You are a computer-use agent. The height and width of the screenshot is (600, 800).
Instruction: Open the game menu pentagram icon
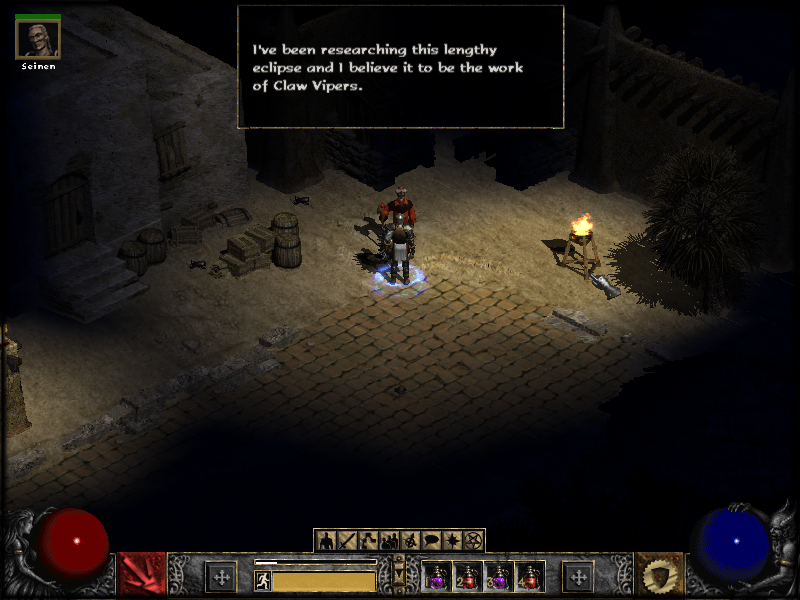(x=473, y=541)
